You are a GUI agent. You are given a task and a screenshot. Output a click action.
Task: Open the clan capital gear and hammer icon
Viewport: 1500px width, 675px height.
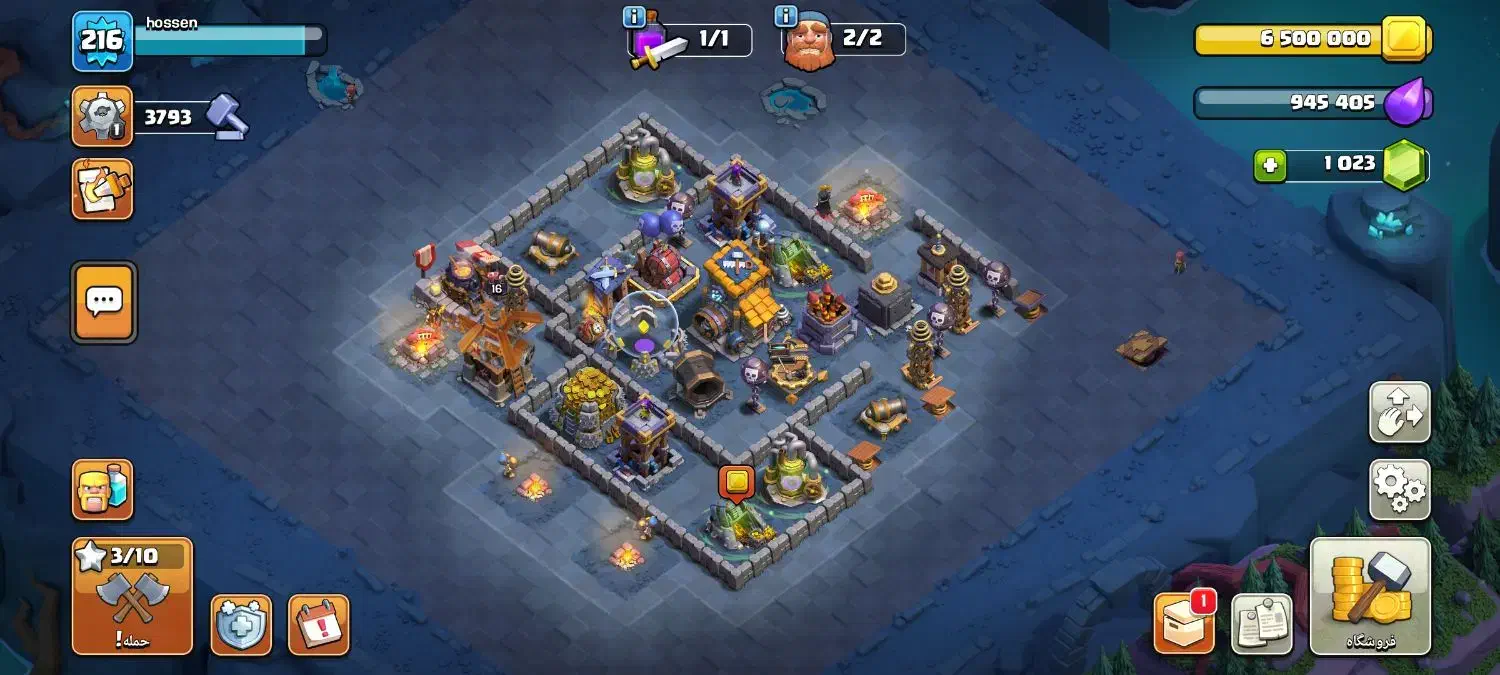[x=102, y=117]
